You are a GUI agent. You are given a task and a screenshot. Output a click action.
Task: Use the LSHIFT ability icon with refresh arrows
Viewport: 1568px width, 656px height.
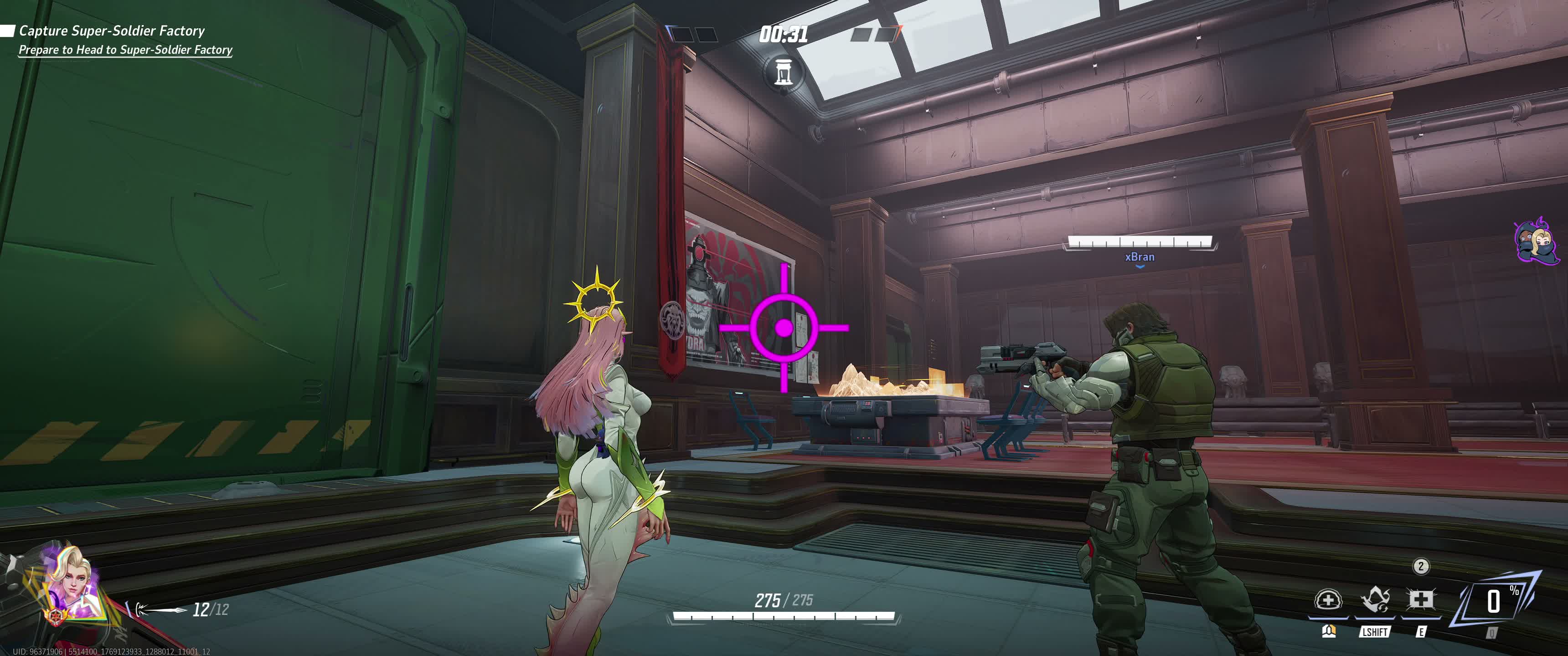tap(1374, 600)
